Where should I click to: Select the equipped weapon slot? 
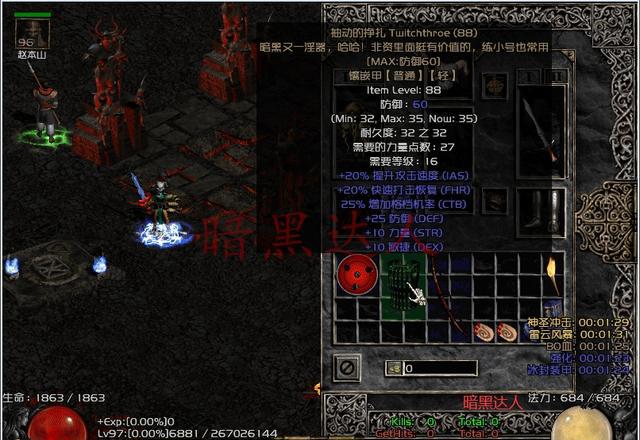tap(546, 127)
